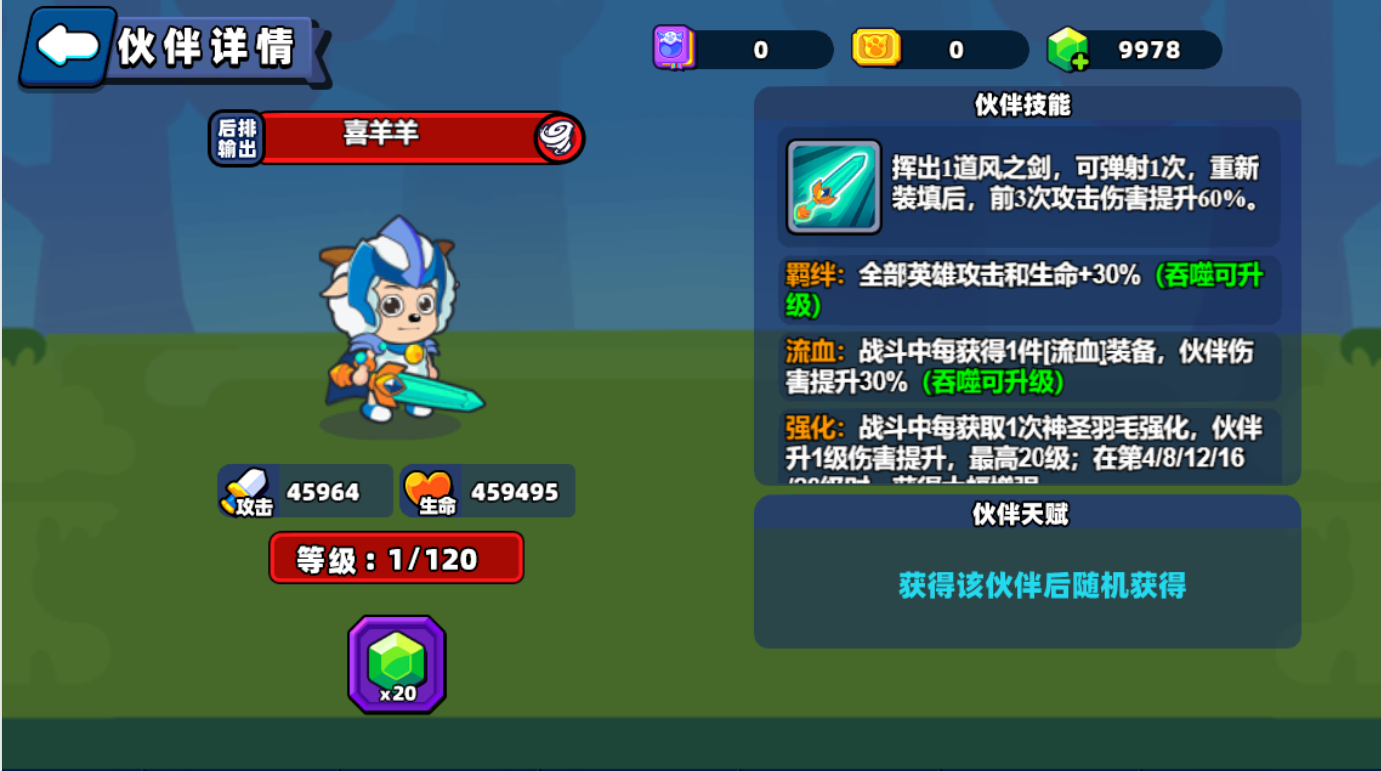Screen dimensions: 1381x771
Task: Click the 等级 1/120 level bar
Action: (x=396, y=558)
